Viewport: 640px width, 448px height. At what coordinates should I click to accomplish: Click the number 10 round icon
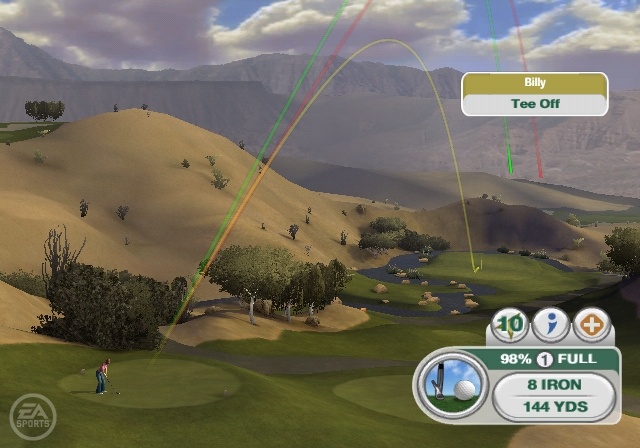(511, 325)
